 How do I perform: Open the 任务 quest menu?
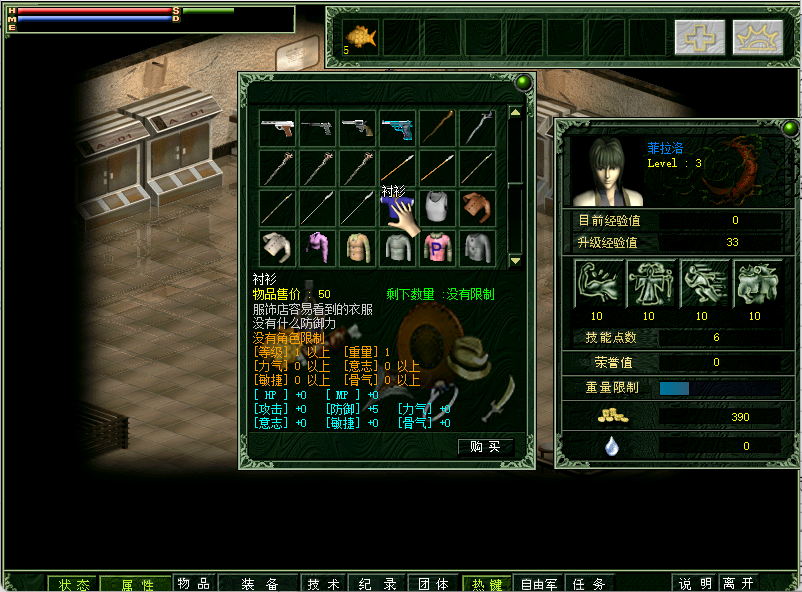tap(588, 583)
